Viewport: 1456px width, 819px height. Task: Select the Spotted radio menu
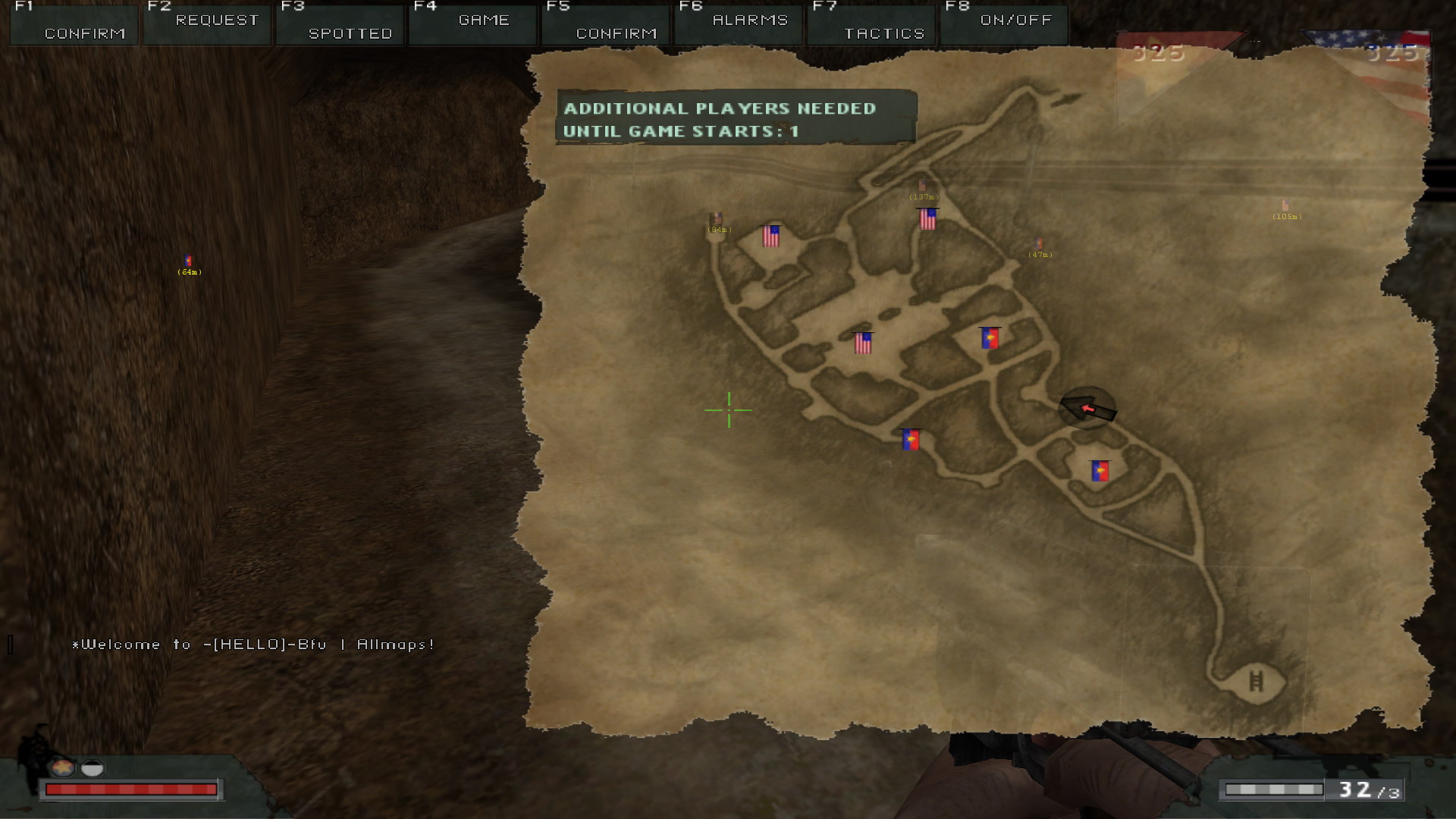(340, 23)
